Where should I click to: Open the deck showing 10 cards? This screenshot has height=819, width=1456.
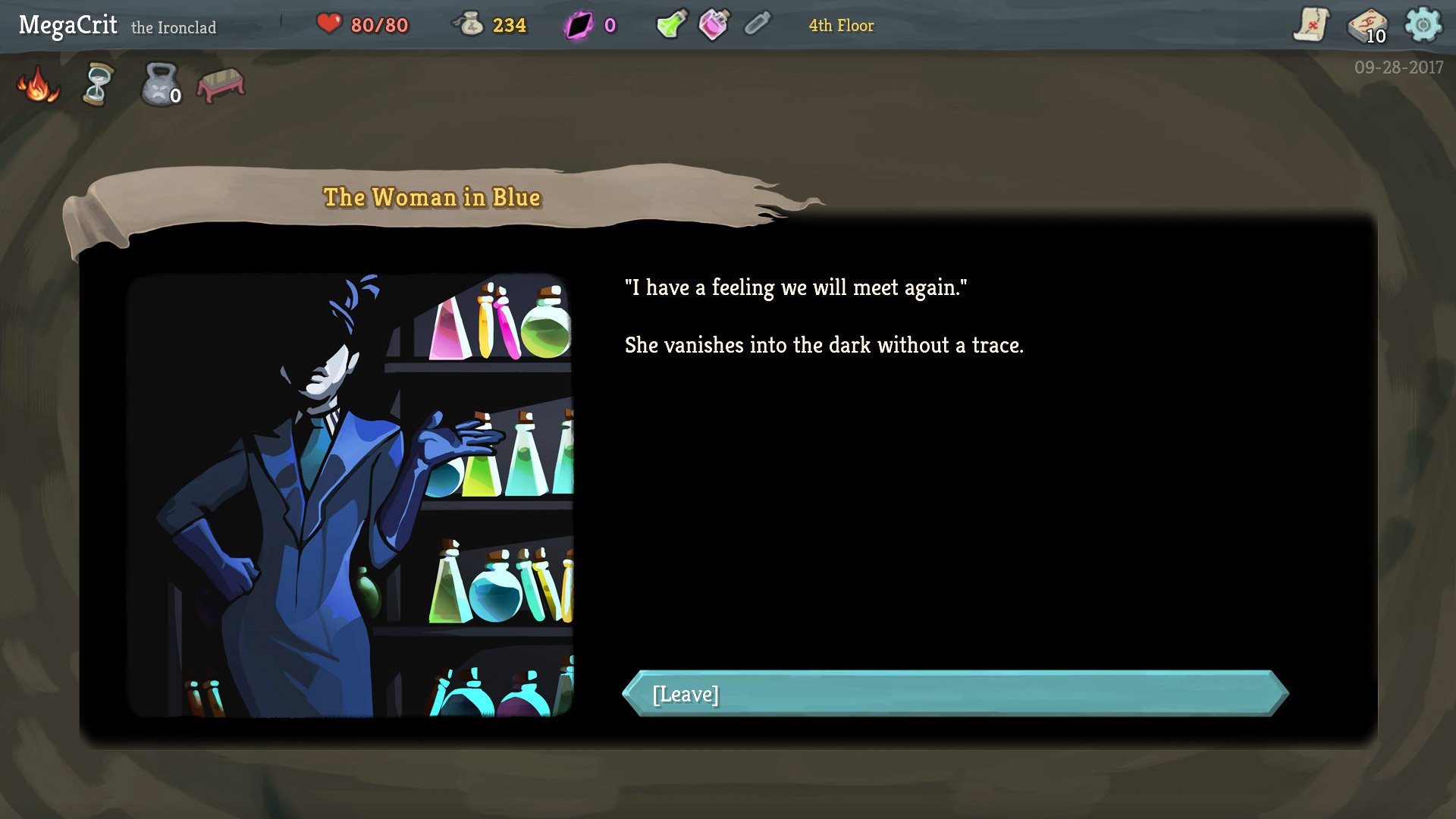tap(1370, 24)
